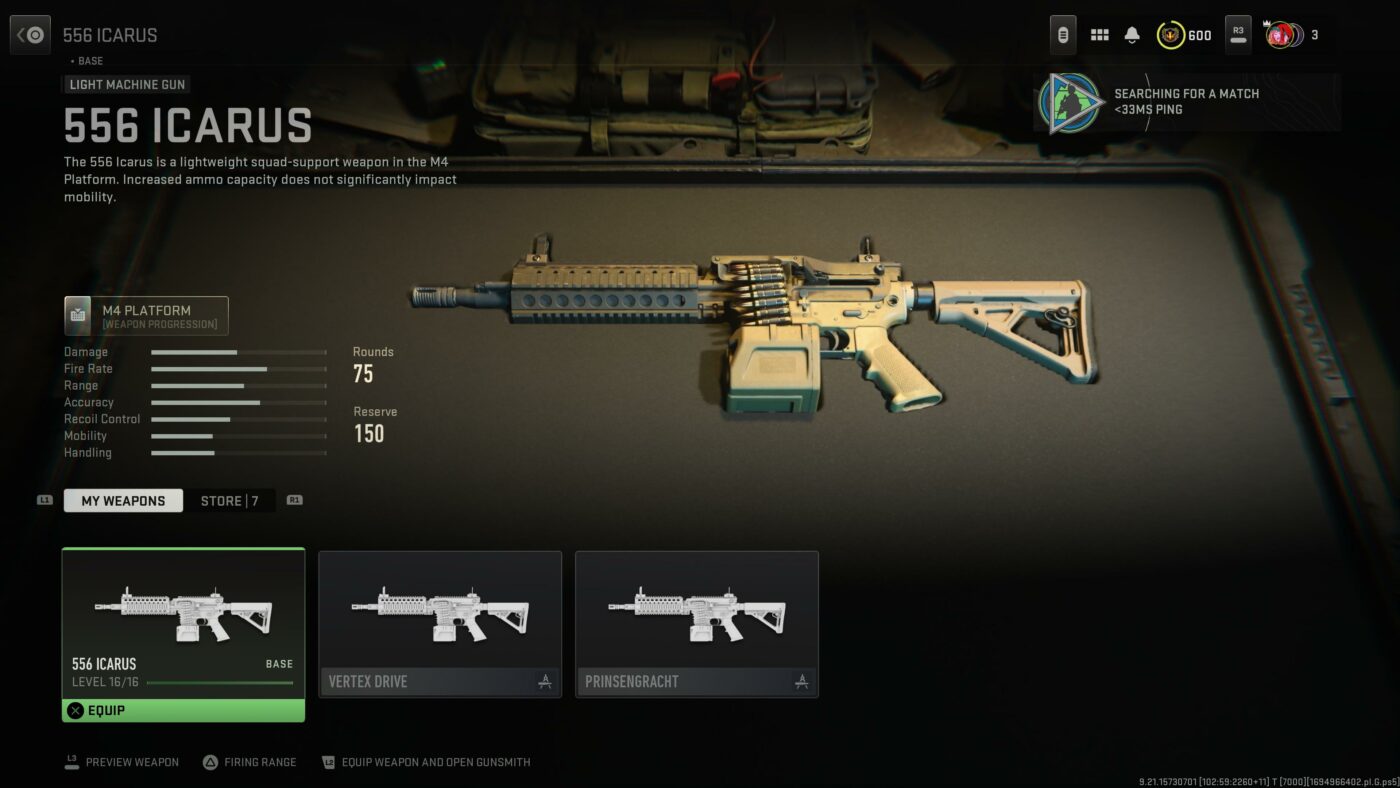The image size is (1400, 788).
Task: Equip the base 556 Icarus
Action: point(183,710)
